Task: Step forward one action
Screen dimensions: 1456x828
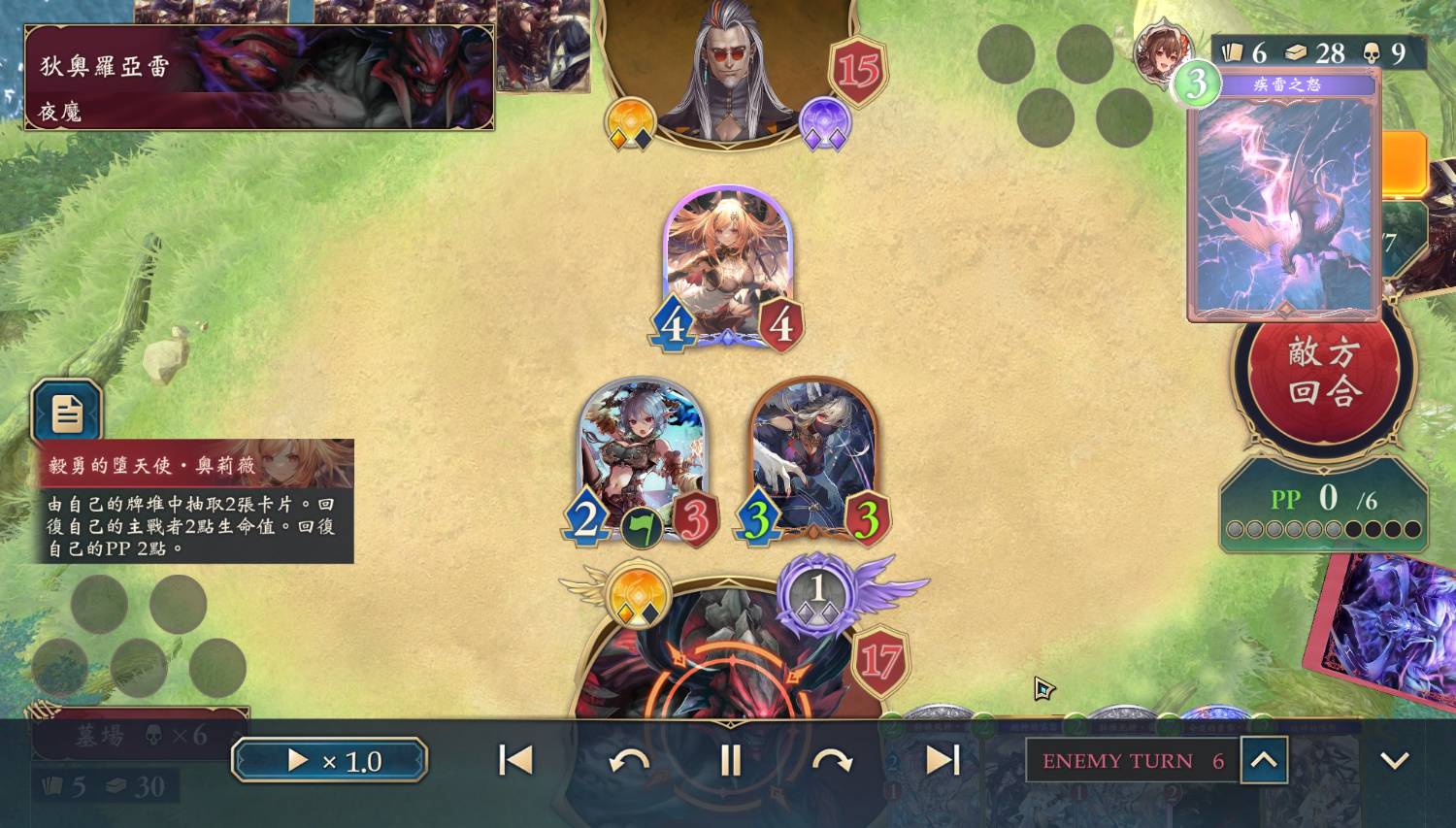Action: point(832,760)
